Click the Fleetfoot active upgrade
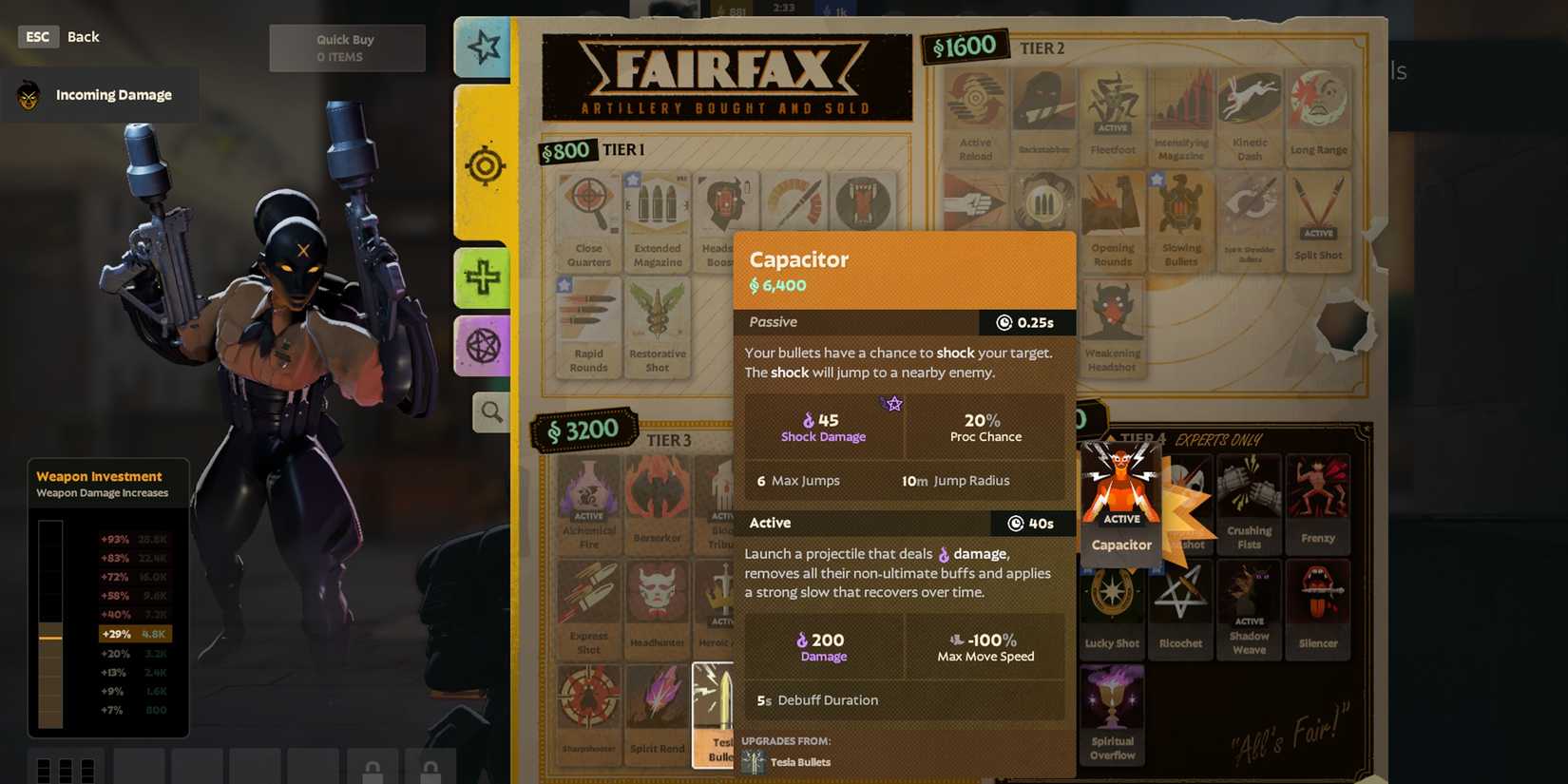 (1113, 112)
